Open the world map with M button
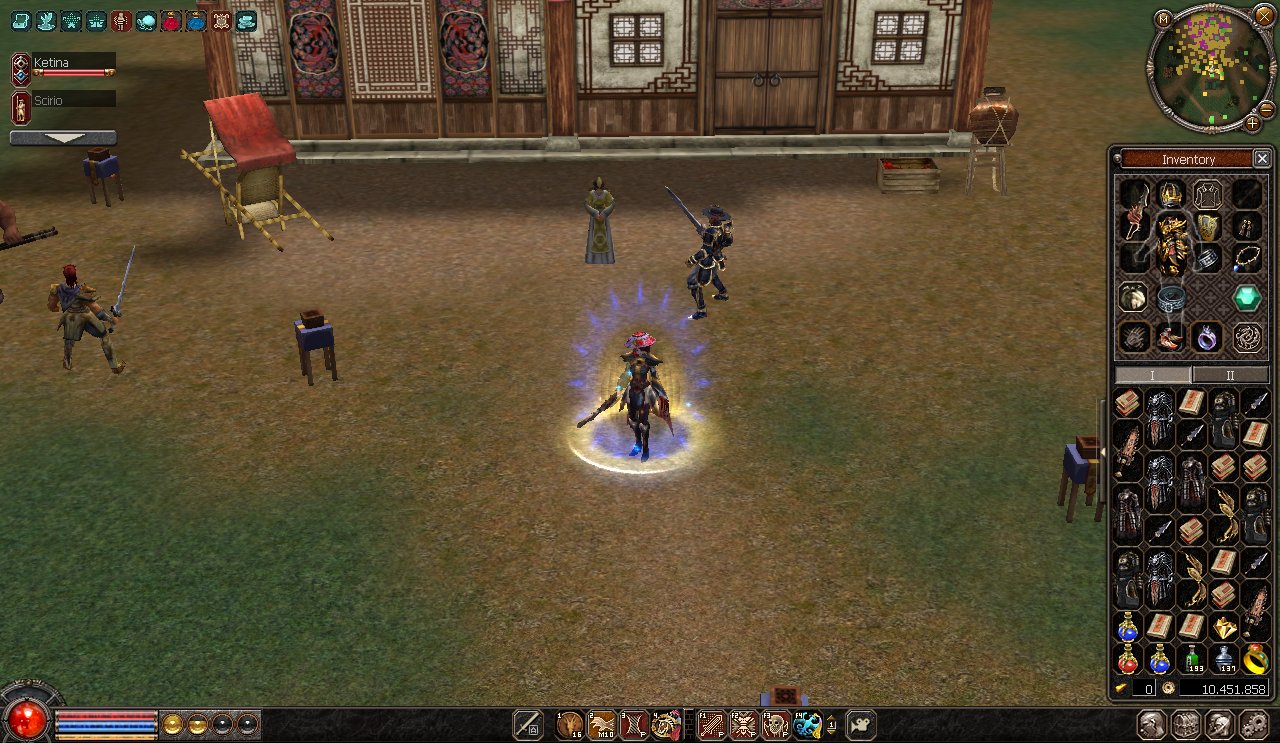Image resolution: width=1280 pixels, height=743 pixels. coord(1163,19)
